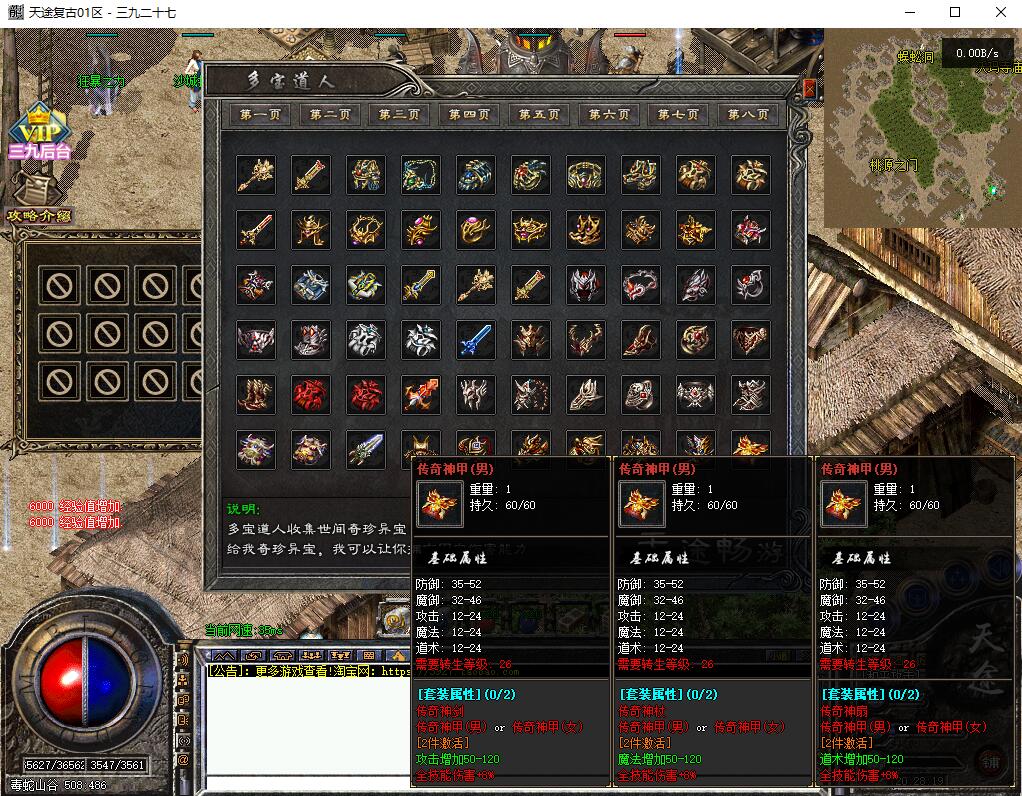Select the 第三页 tab
This screenshot has width=1022, height=796.
point(399,115)
